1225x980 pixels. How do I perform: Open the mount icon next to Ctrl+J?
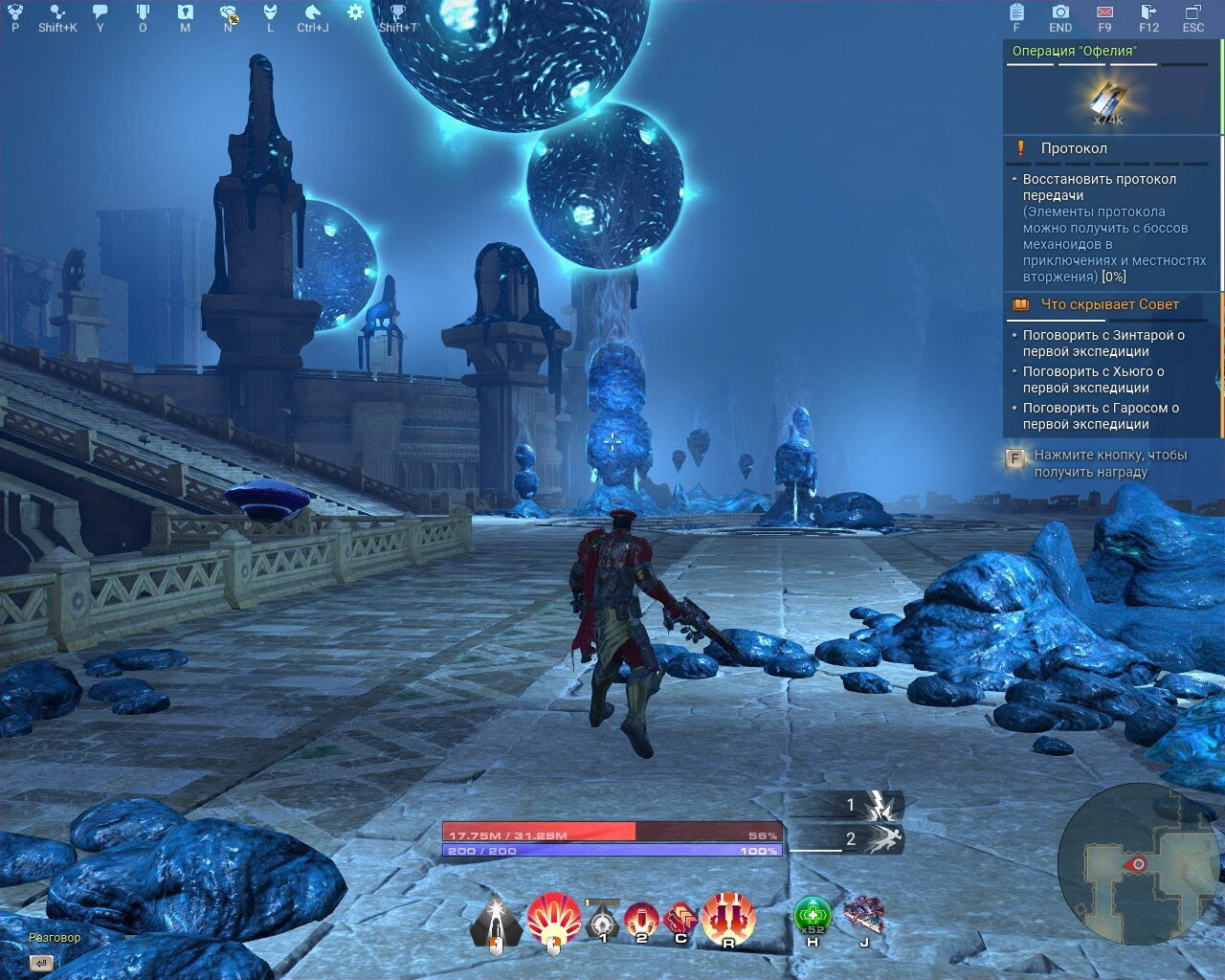point(311,12)
